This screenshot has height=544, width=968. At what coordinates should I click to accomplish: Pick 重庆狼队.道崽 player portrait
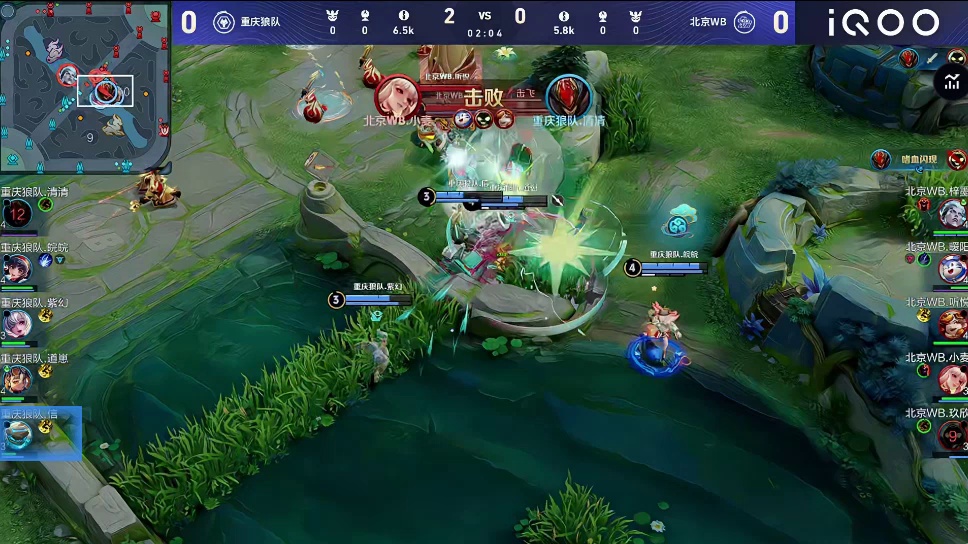17,379
